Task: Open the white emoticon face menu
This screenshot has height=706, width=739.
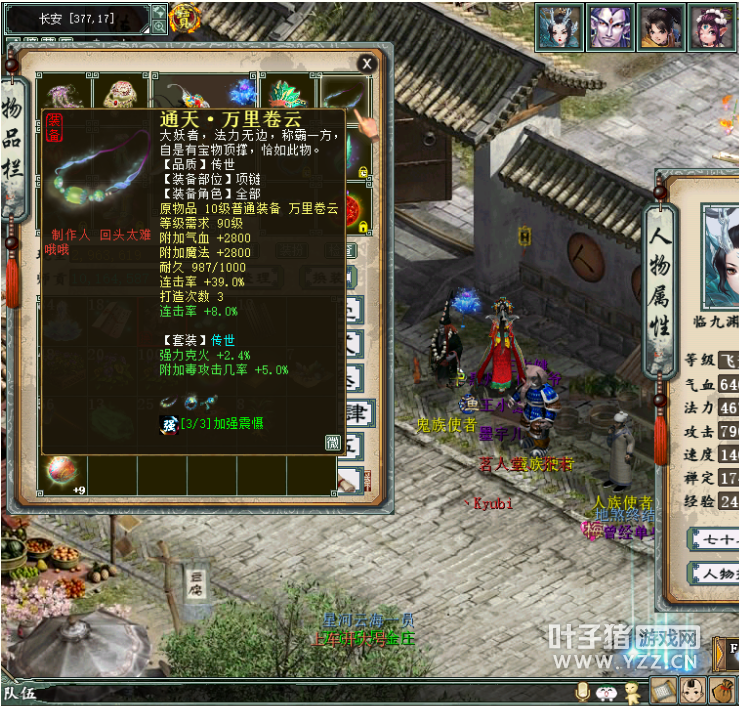Action: [606, 691]
